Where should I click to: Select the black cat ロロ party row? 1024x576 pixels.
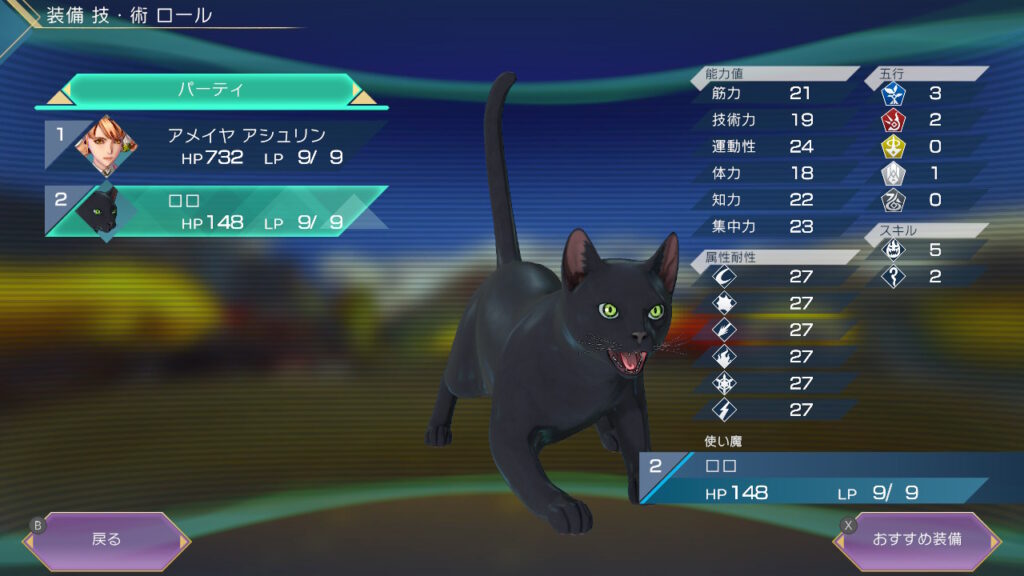click(x=215, y=211)
